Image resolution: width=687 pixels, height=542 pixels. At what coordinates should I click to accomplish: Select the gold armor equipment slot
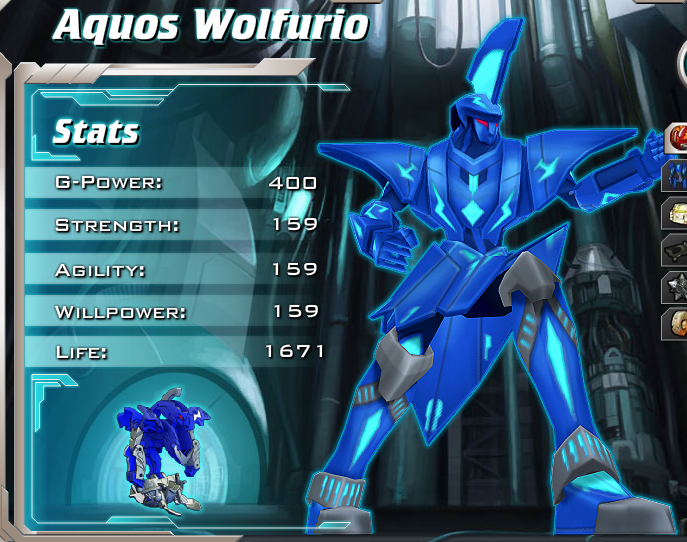coord(677,212)
